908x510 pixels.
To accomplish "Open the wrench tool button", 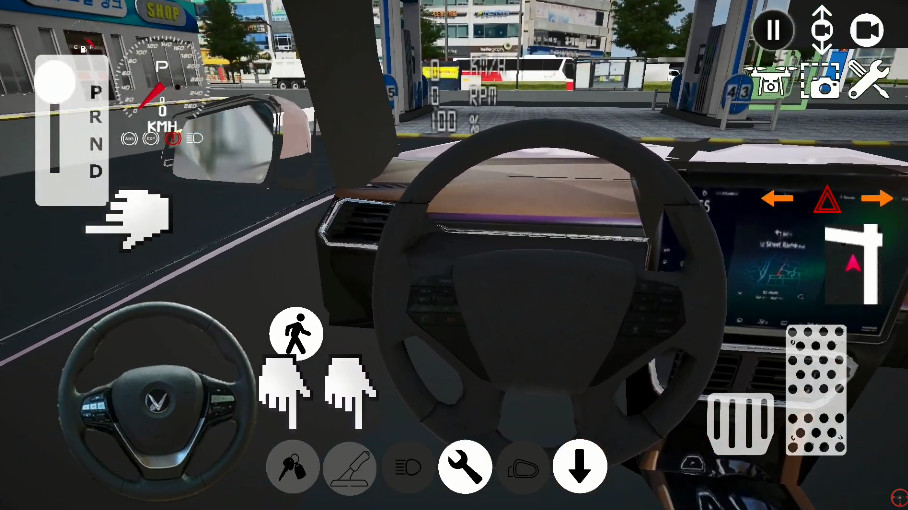I will [465, 467].
